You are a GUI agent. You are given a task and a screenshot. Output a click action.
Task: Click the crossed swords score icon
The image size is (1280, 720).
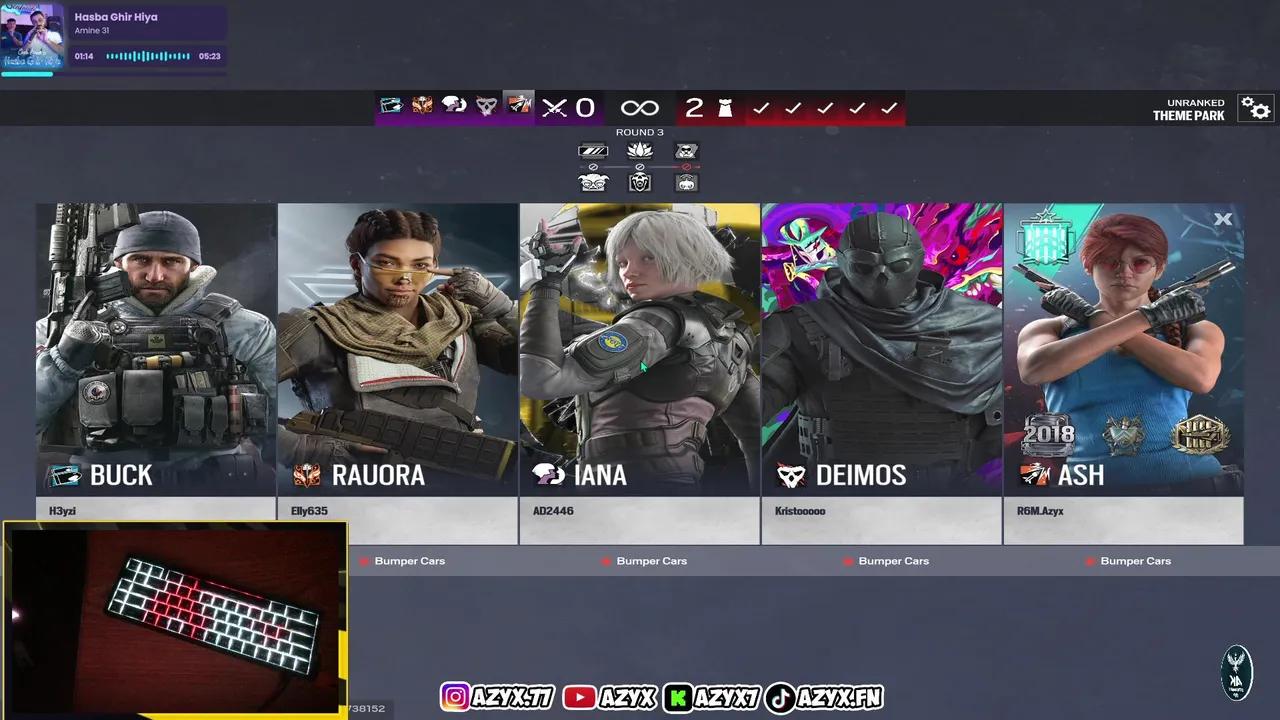[x=555, y=108]
